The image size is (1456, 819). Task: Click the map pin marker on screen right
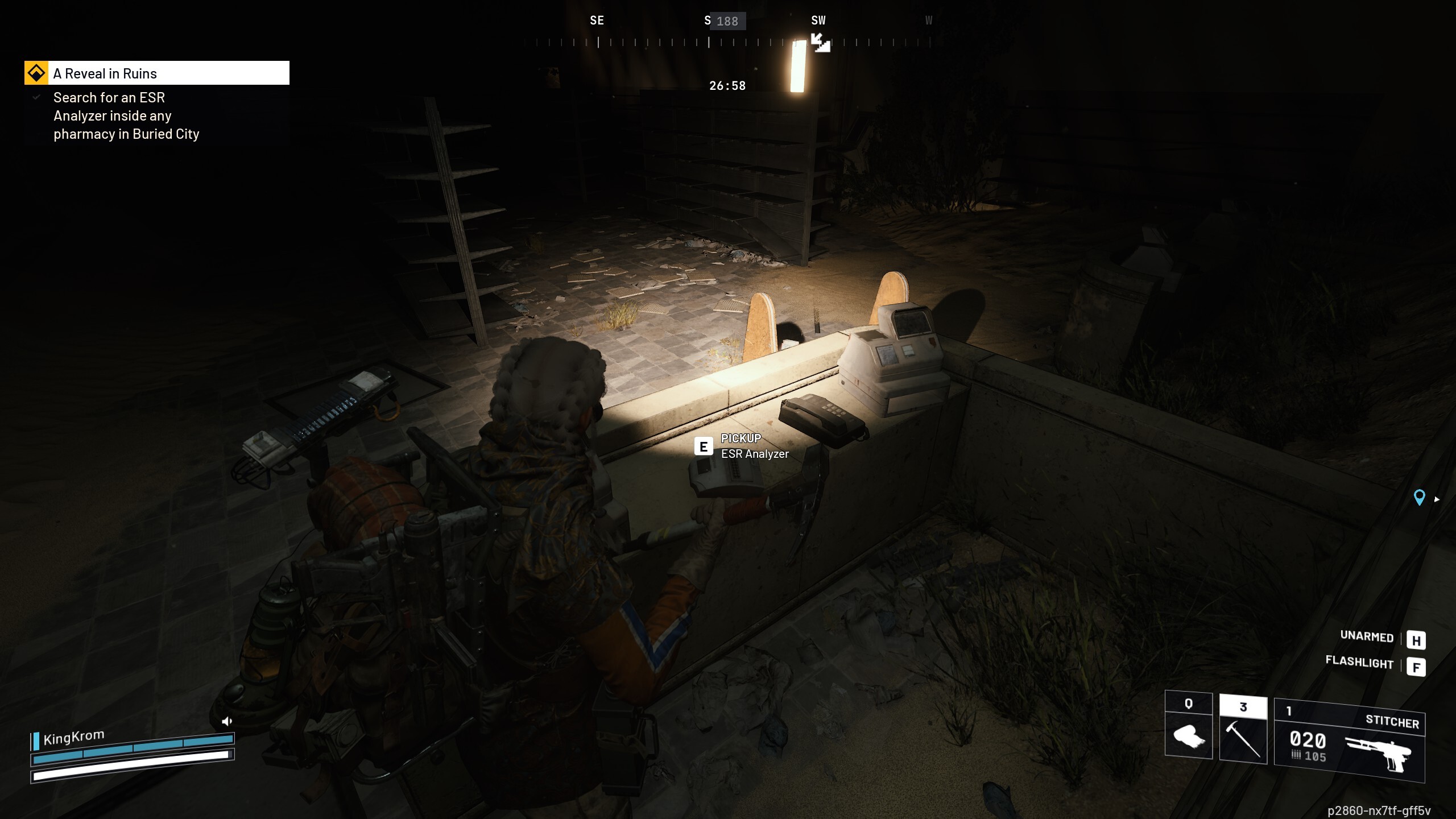click(x=1420, y=498)
